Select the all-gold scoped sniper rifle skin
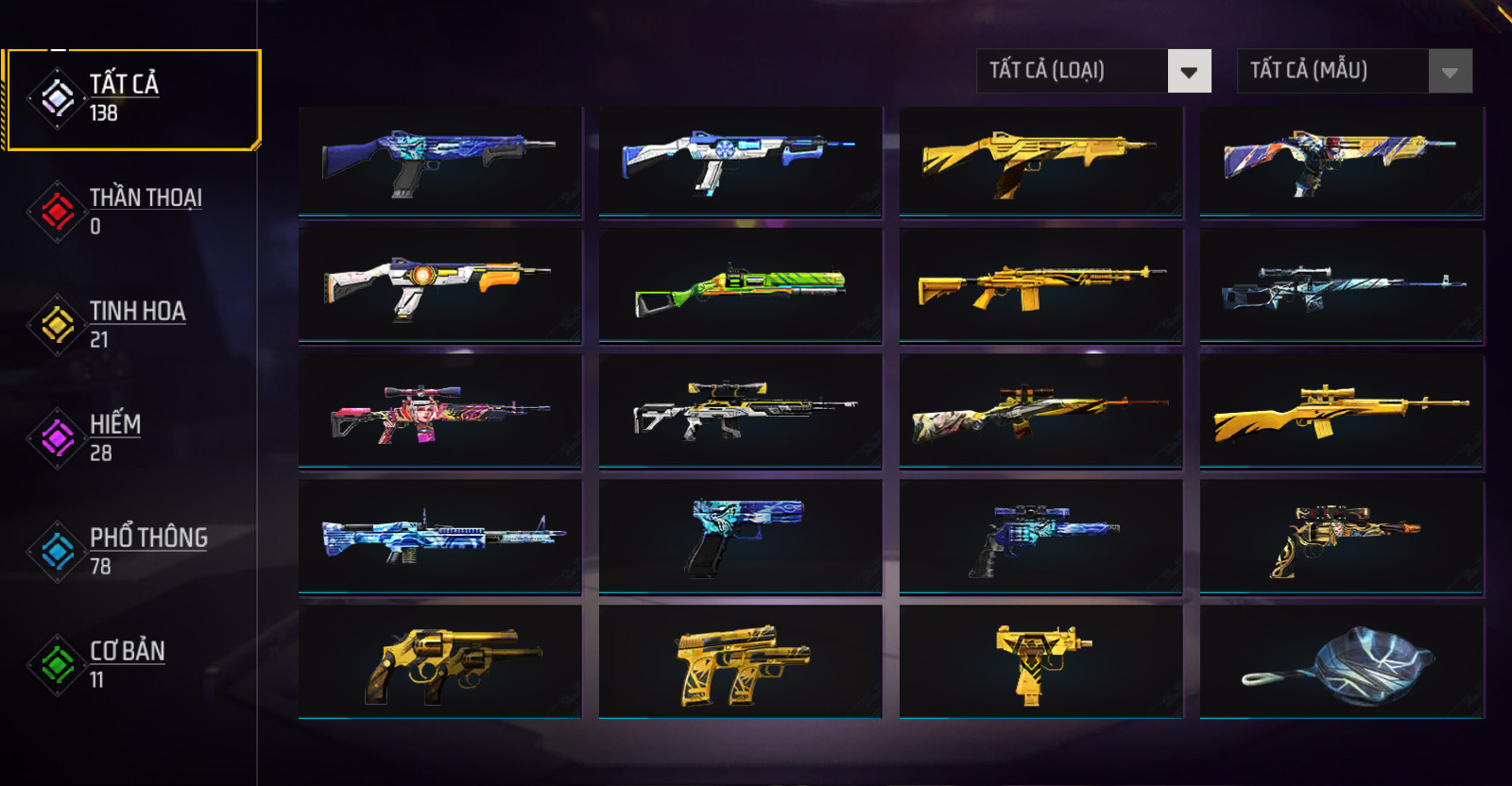 coord(1341,412)
